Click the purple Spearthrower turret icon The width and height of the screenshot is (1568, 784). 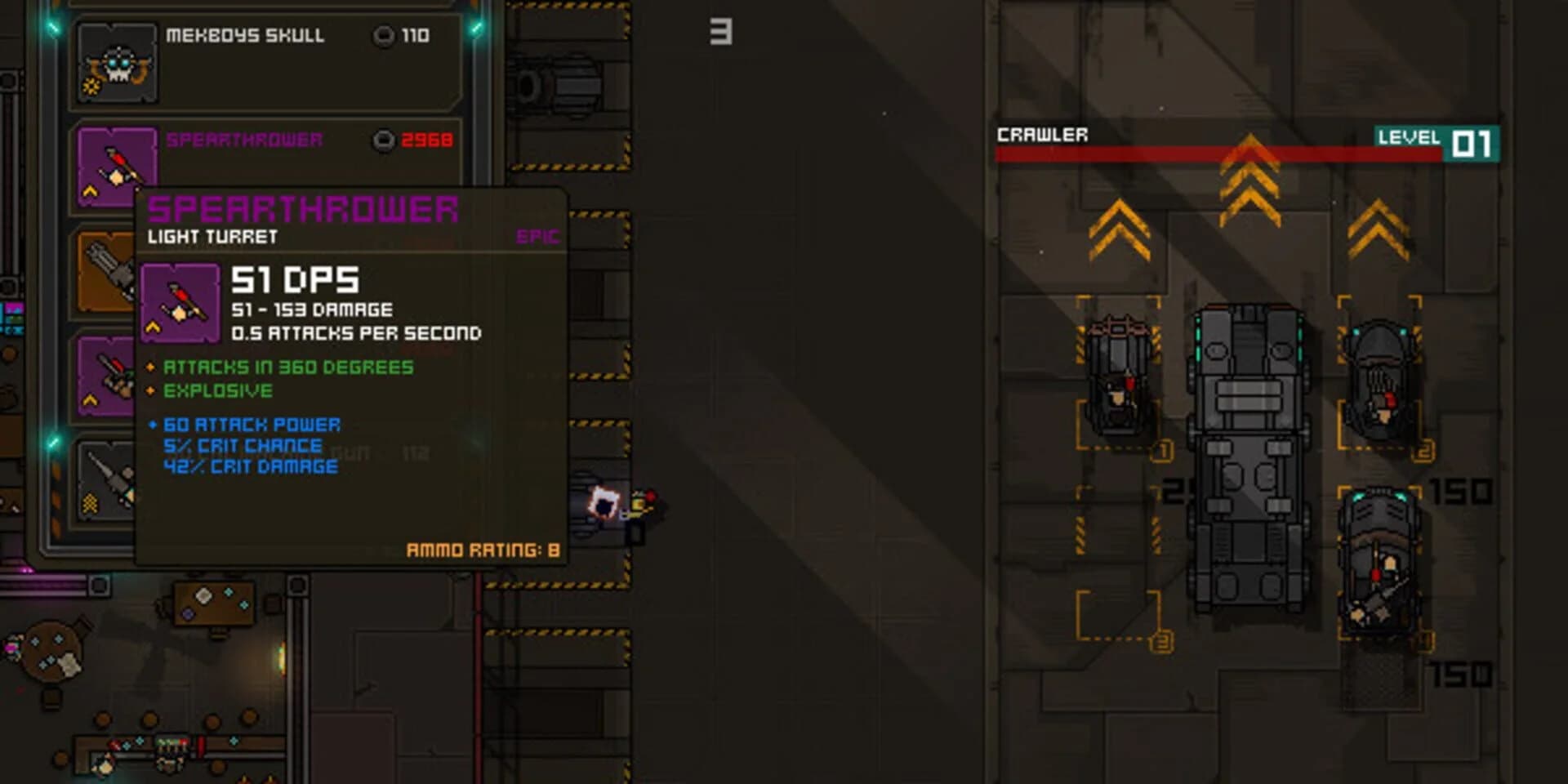pyautogui.click(x=117, y=166)
